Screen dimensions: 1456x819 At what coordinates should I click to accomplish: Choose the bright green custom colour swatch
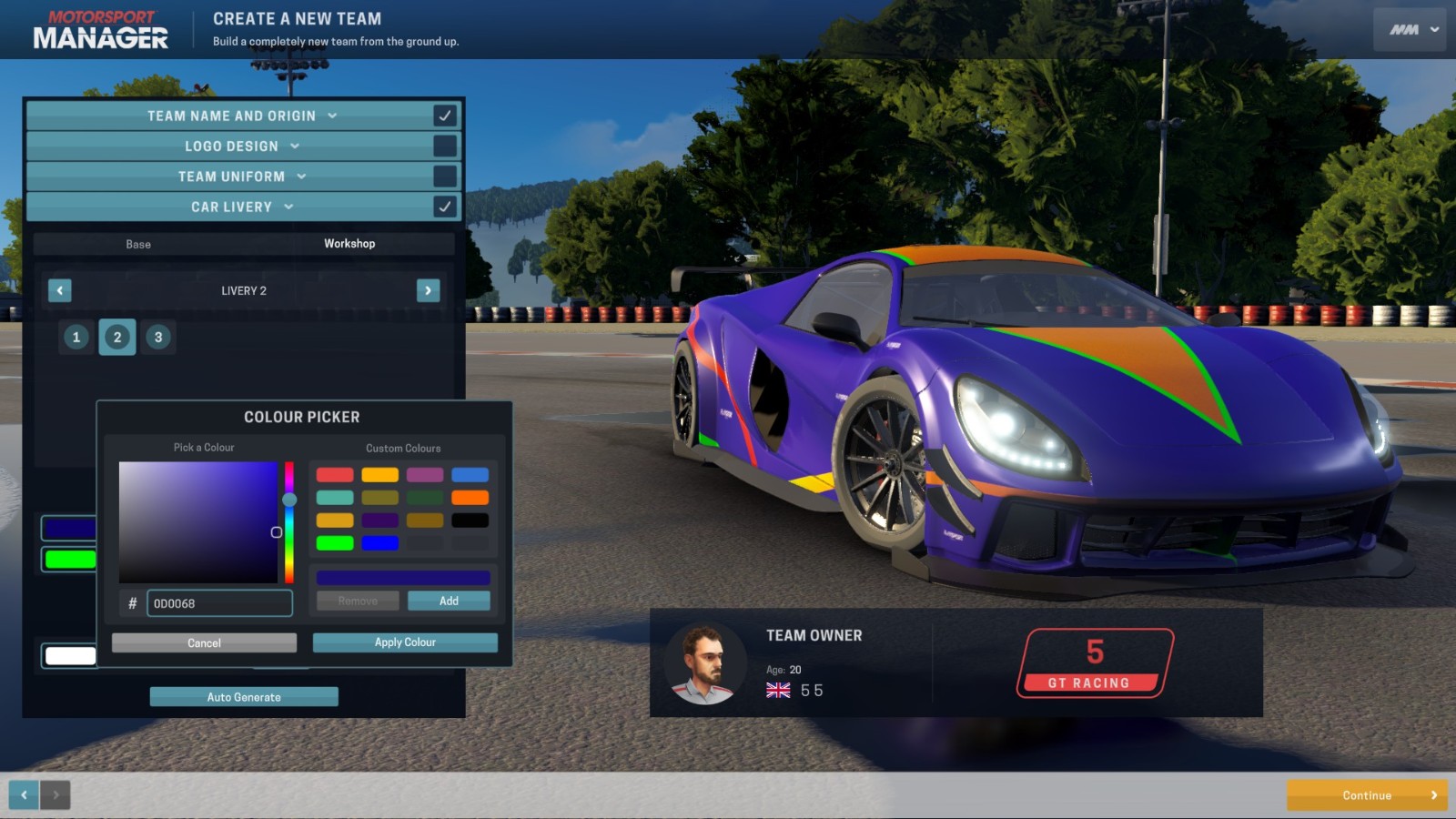[x=335, y=543]
